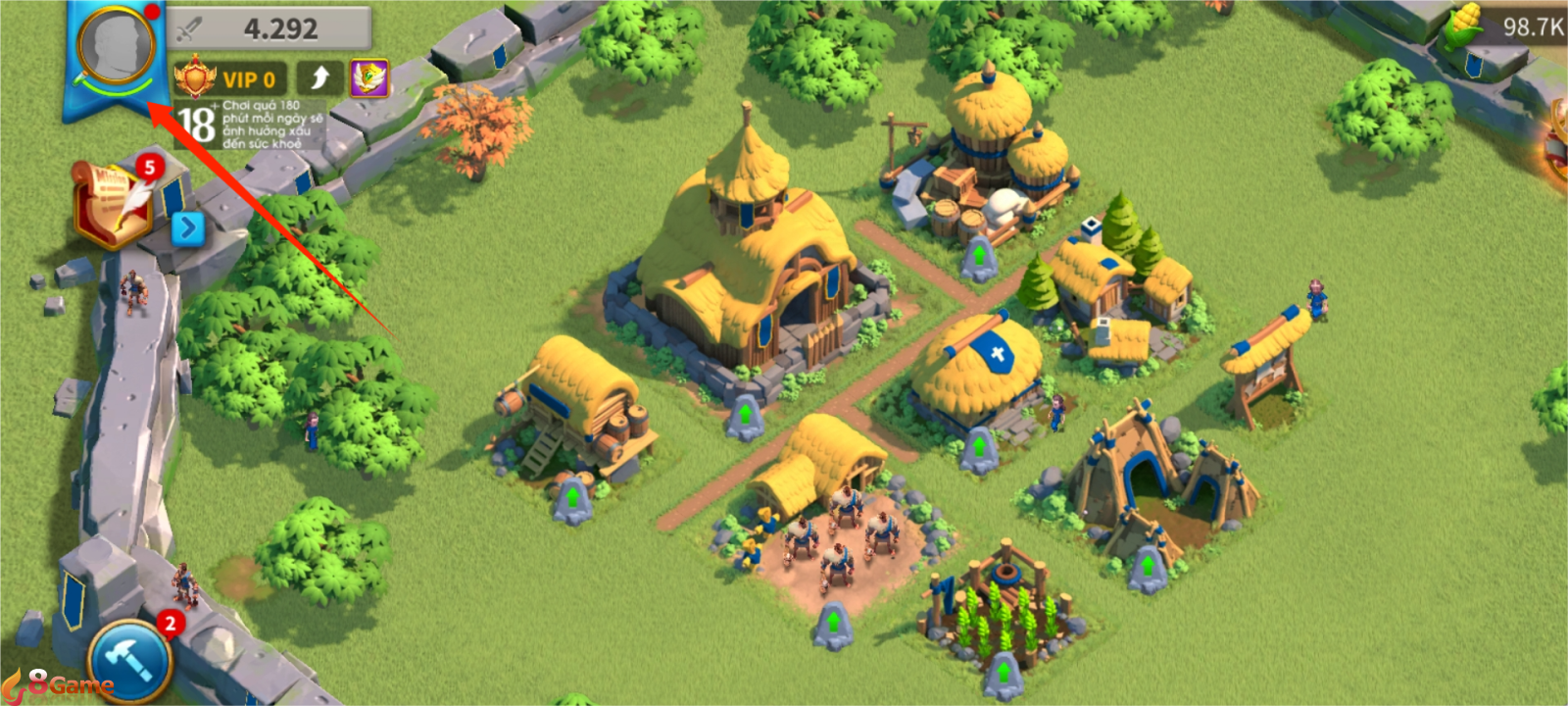Open the purple winged shield icon
The image size is (1568, 706).
(x=369, y=78)
